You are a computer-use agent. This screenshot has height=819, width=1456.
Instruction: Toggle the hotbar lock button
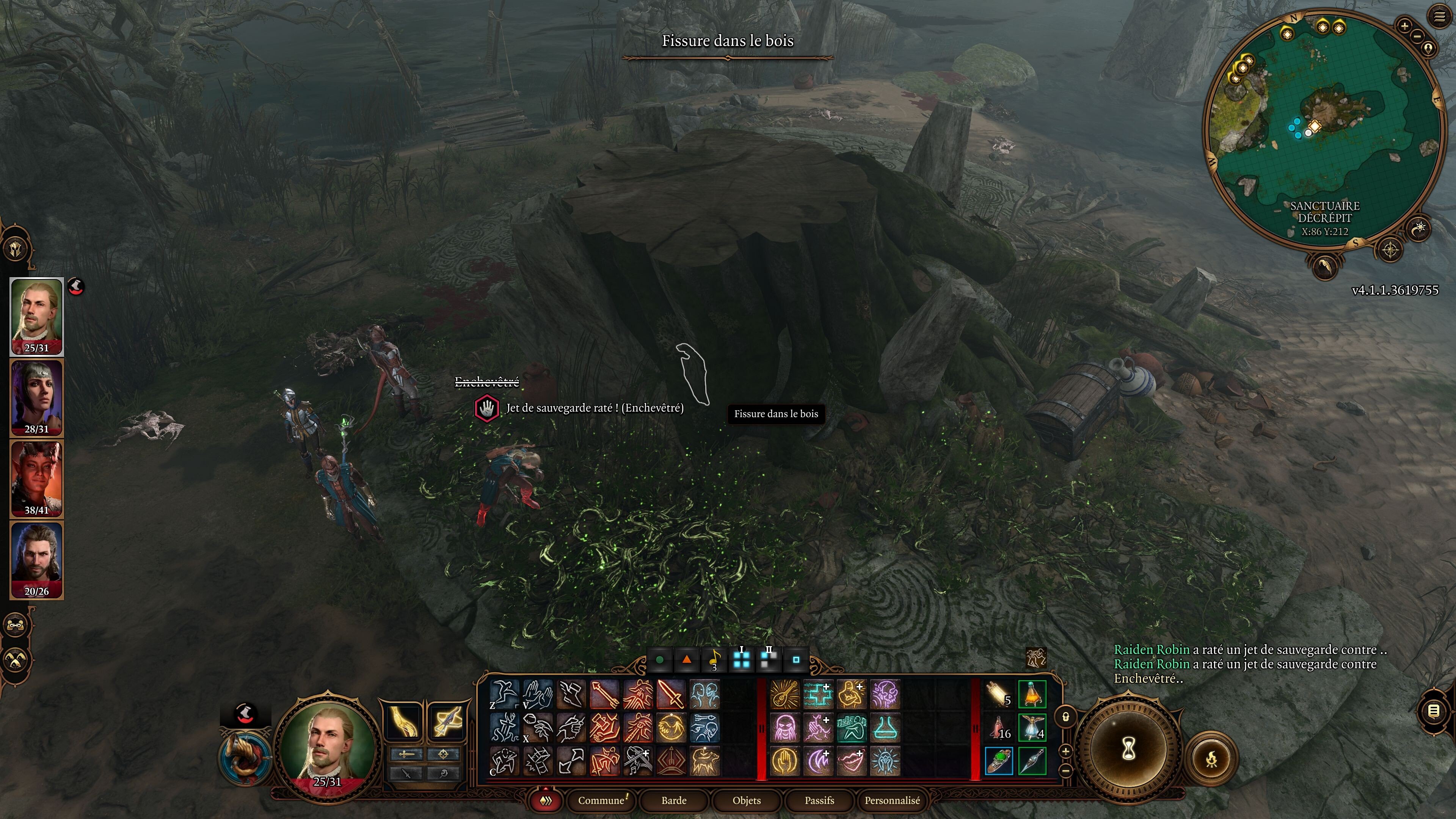pyautogui.click(x=1066, y=717)
